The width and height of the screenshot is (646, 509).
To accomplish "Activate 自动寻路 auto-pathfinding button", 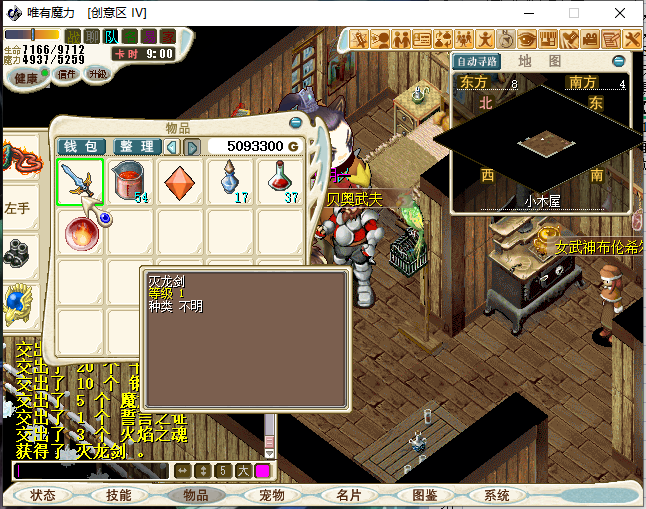I will tap(477, 61).
